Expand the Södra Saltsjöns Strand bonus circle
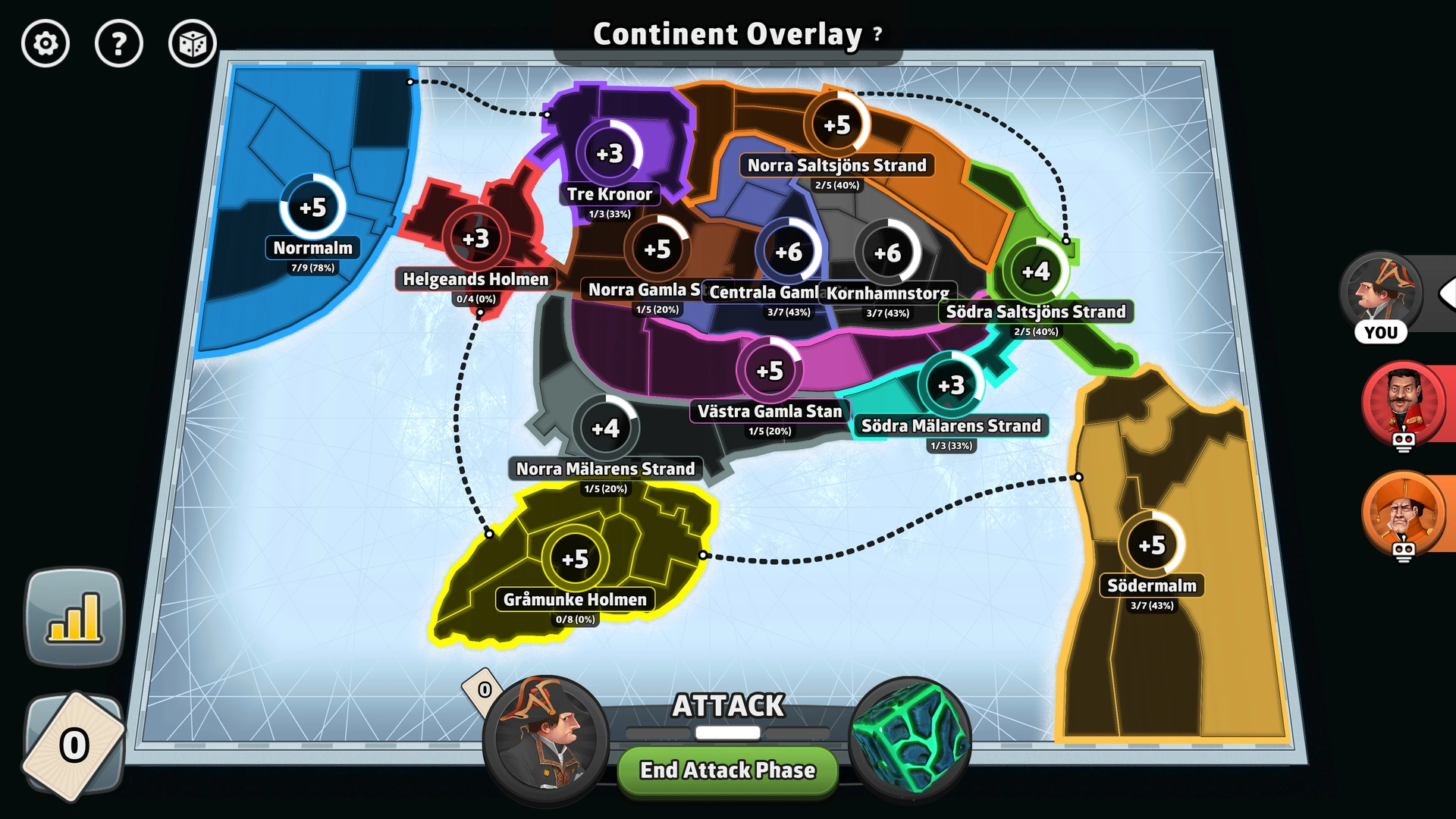This screenshot has height=819, width=1456. click(1038, 269)
